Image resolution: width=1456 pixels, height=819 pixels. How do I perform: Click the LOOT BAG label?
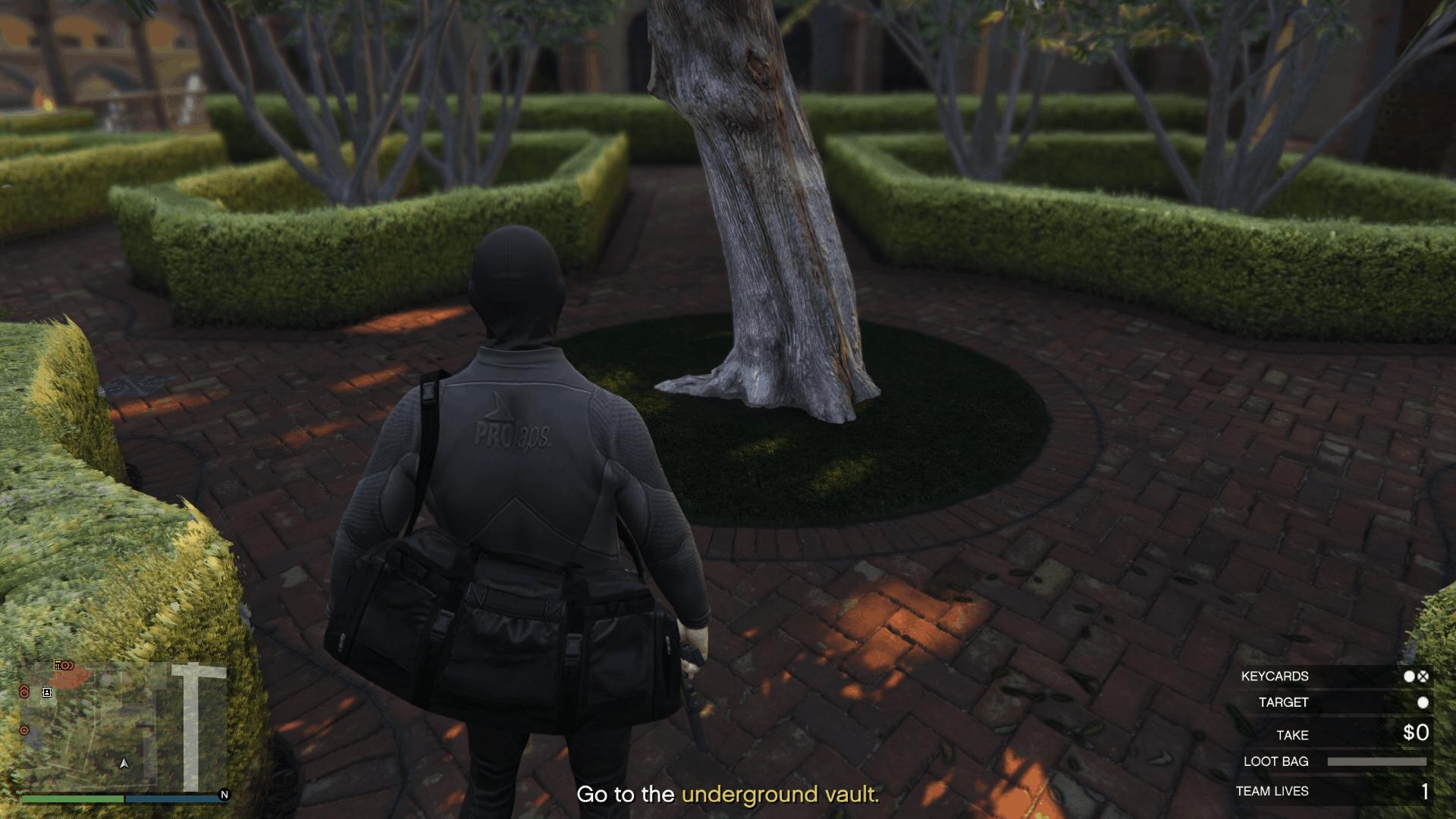point(1275,761)
